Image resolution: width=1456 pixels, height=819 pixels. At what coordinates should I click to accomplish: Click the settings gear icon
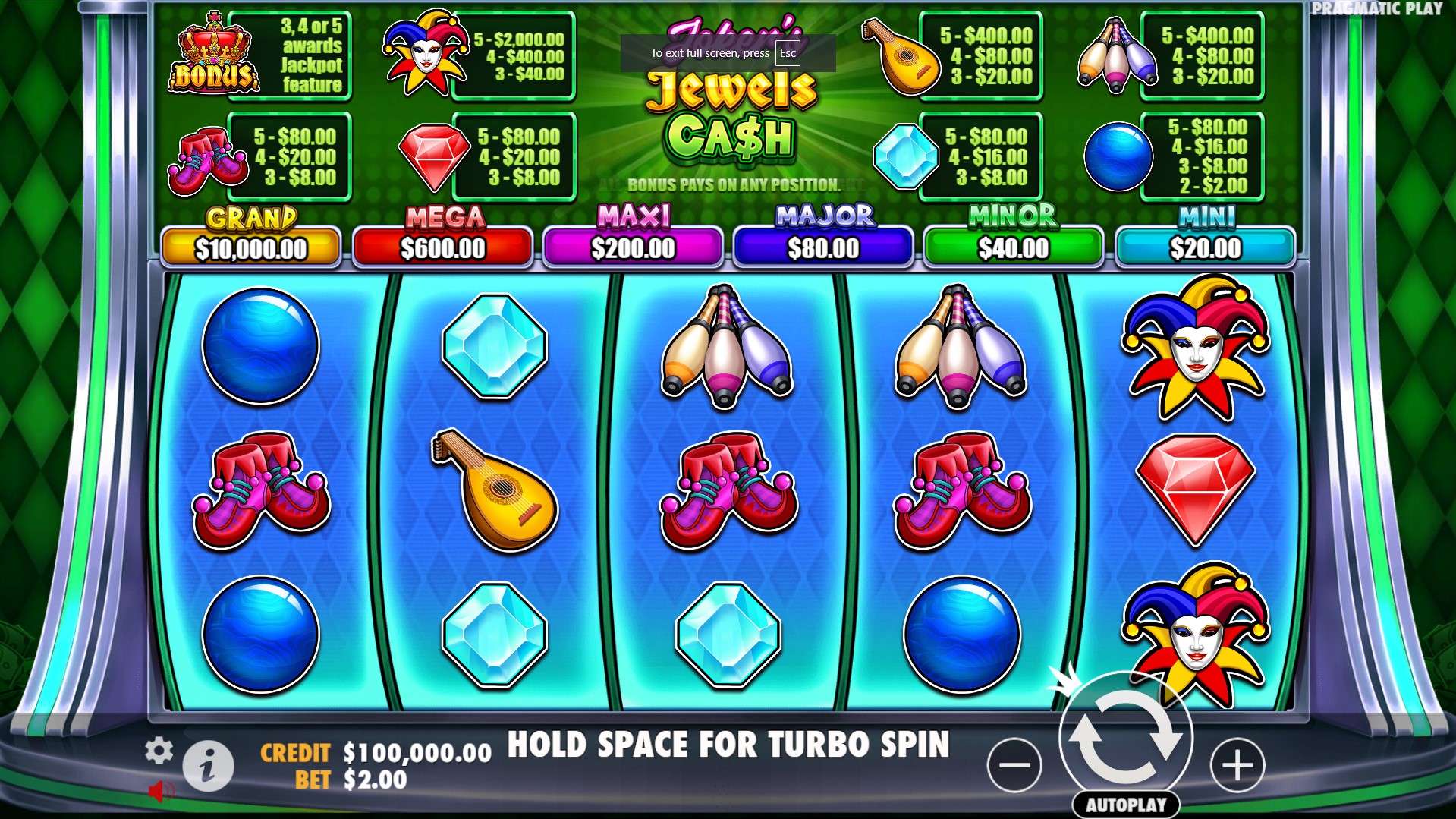coord(159,750)
